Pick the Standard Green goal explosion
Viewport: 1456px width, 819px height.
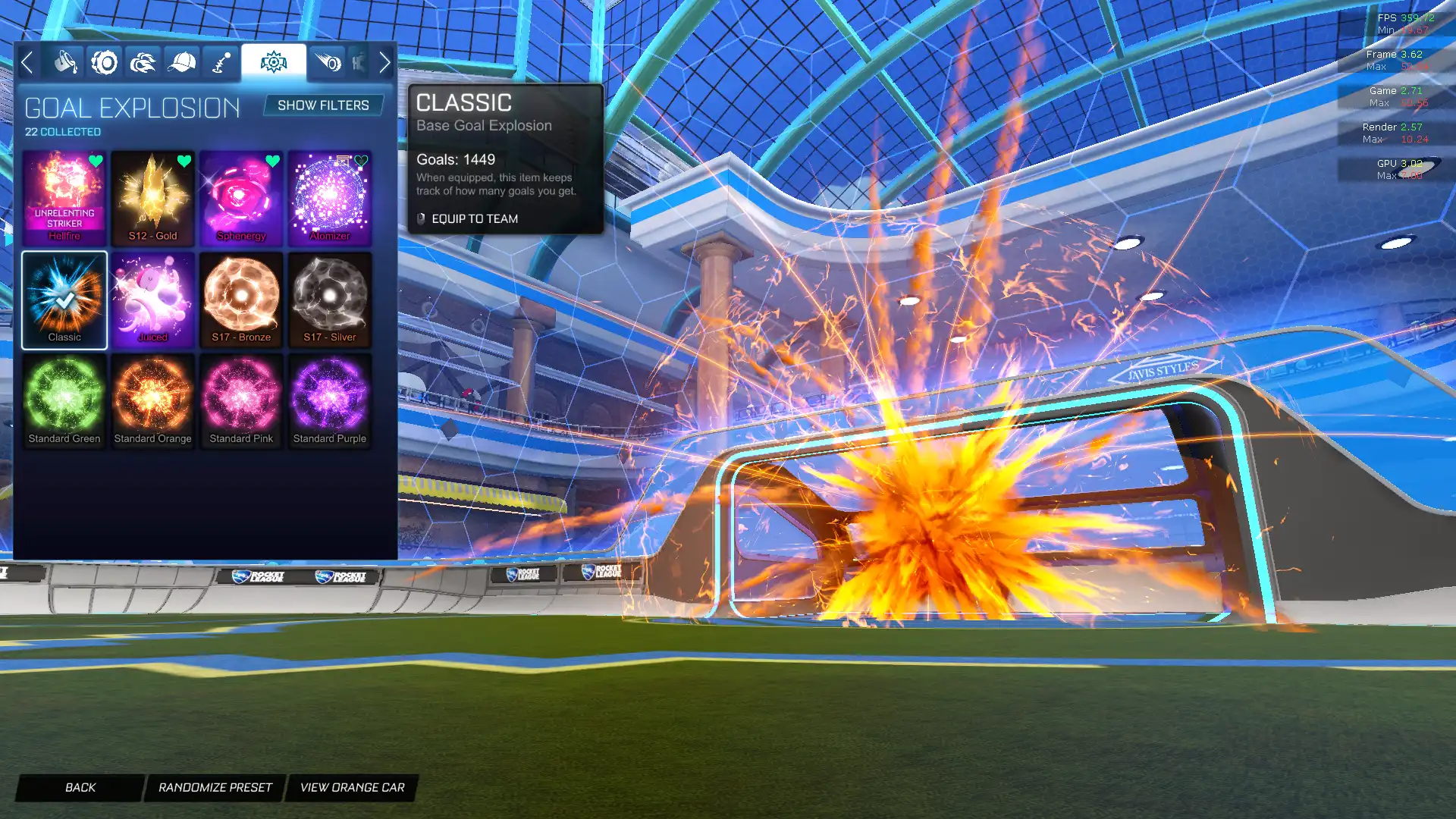click(x=64, y=400)
